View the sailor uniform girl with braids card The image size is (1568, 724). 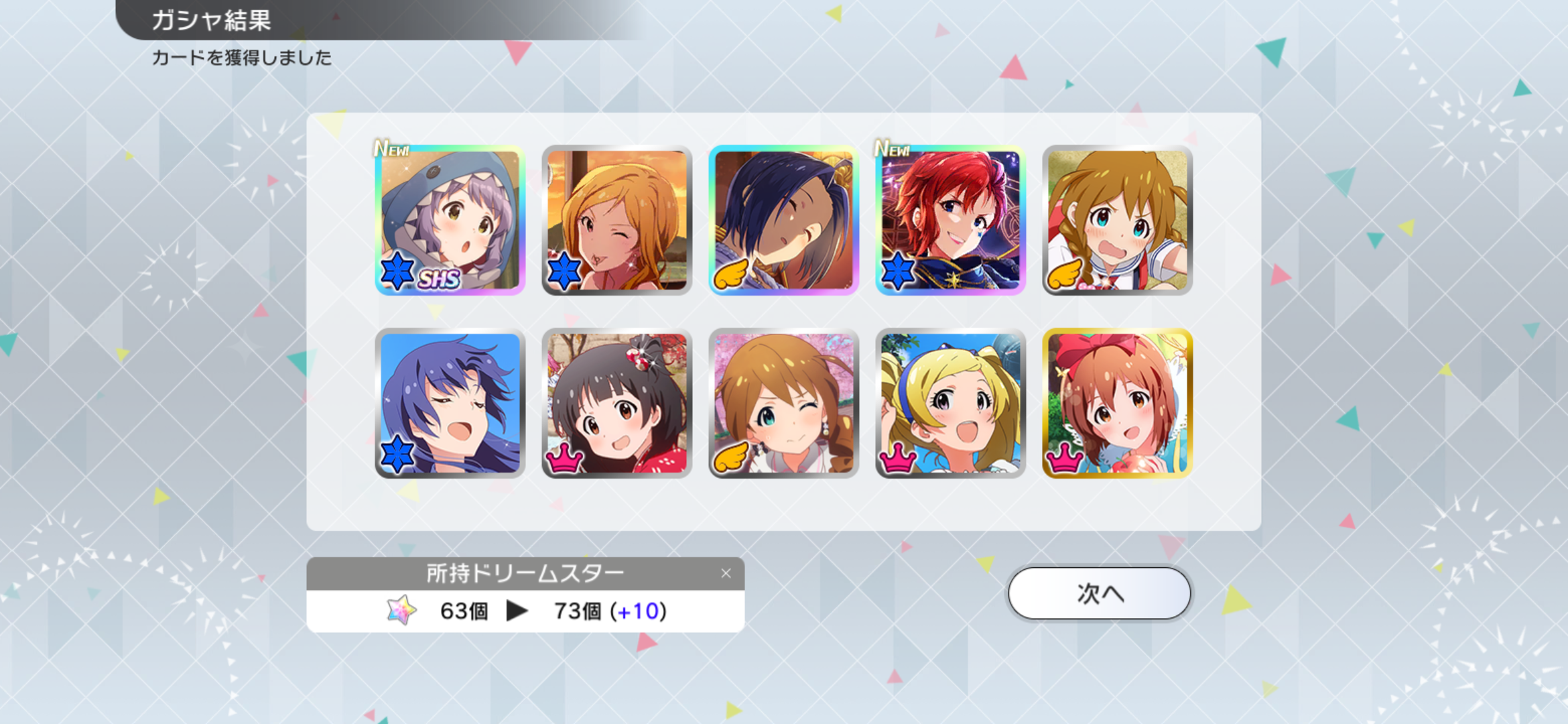(x=1117, y=220)
